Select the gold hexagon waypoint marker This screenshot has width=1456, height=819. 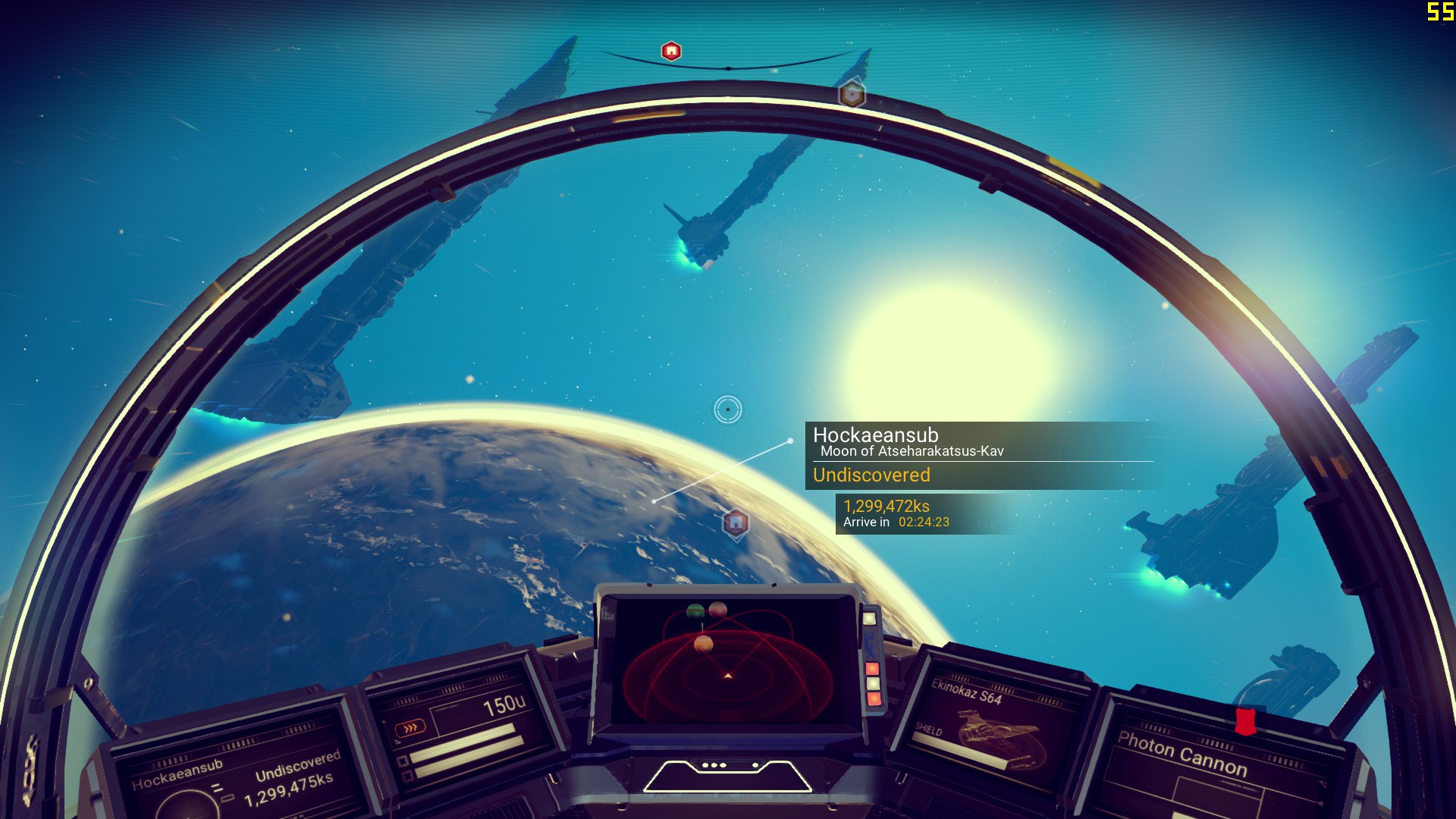[x=852, y=95]
